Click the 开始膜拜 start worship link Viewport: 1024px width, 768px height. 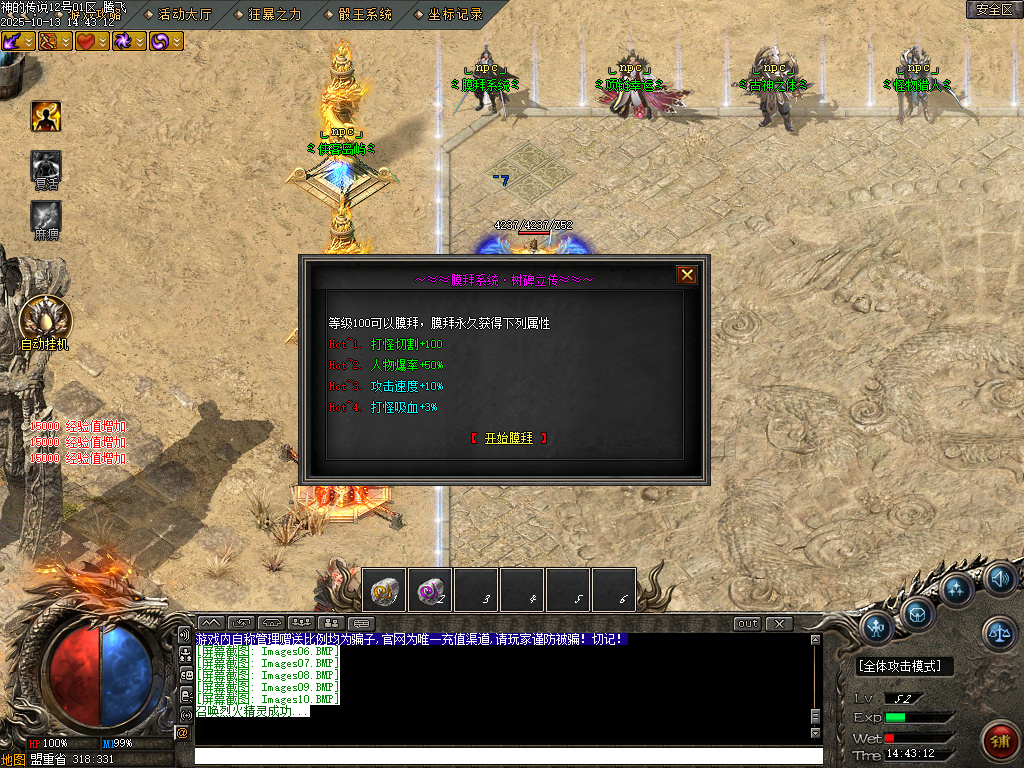click(x=509, y=438)
